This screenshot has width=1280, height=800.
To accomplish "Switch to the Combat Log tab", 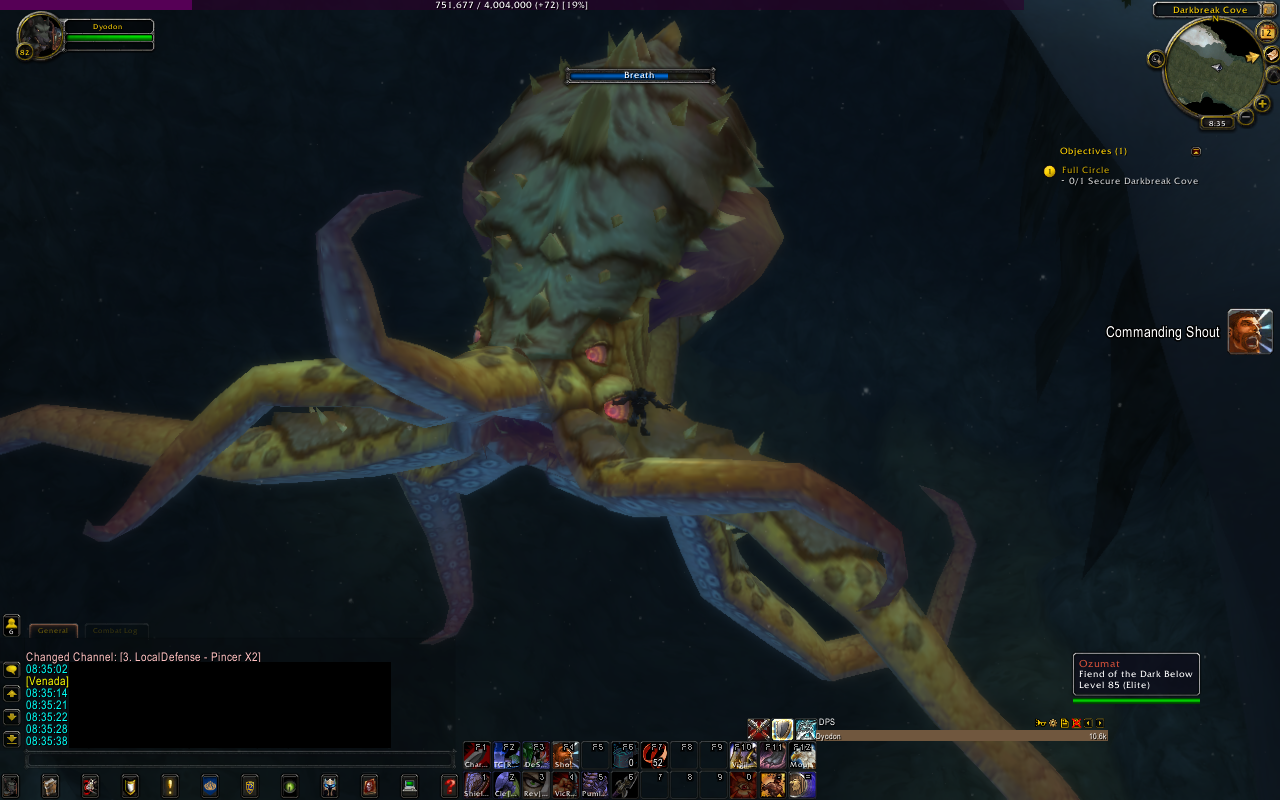I will [x=115, y=631].
